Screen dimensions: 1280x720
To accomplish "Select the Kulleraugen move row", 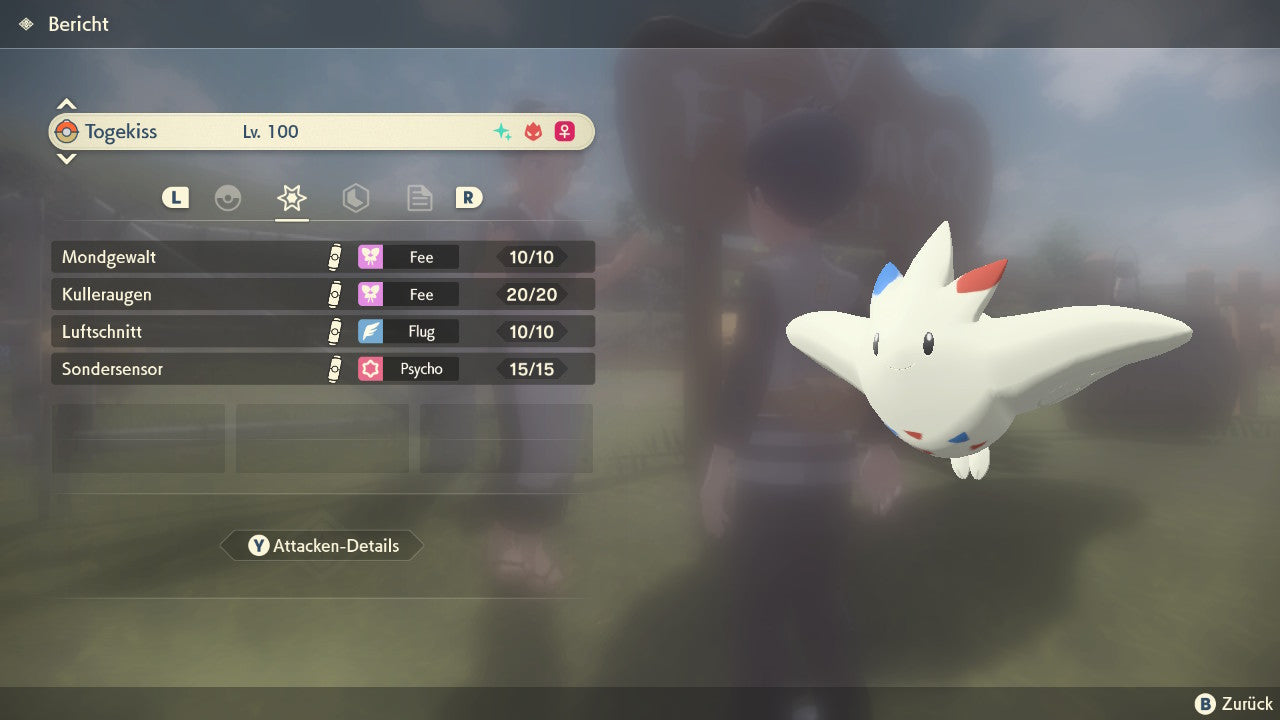I will coord(322,294).
